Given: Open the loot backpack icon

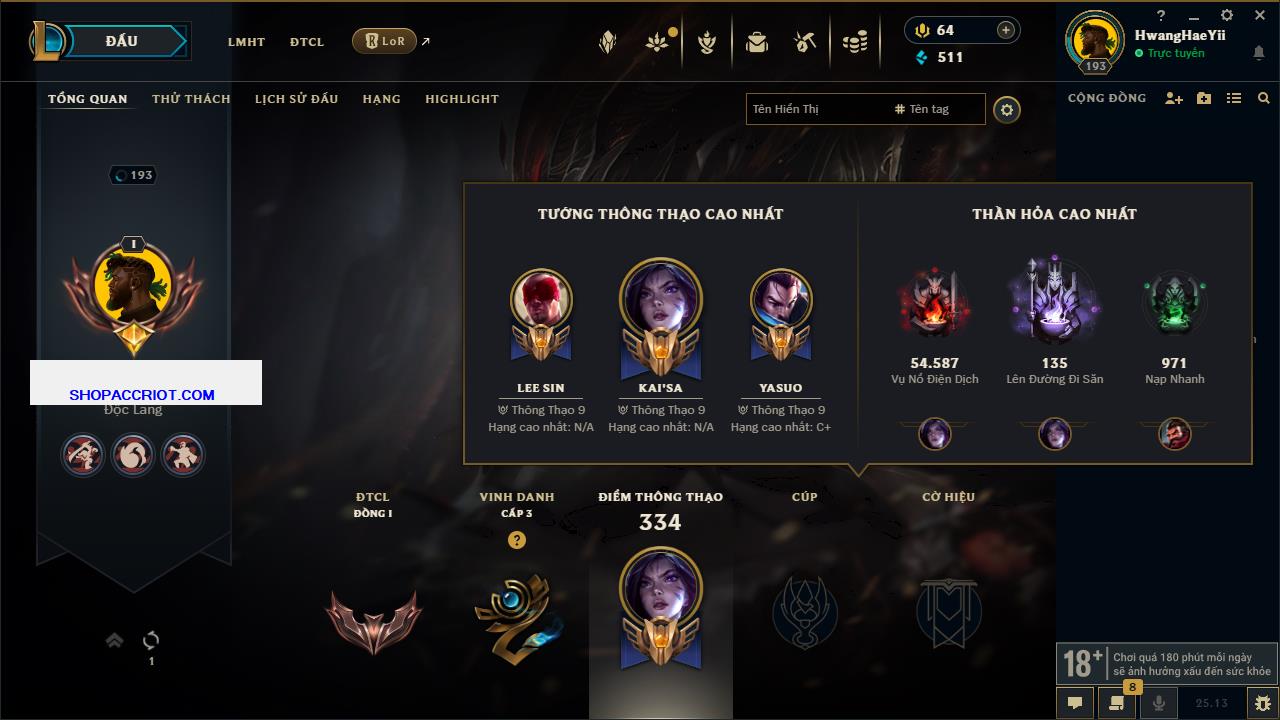Looking at the screenshot, I should click(x=757, y=42).
